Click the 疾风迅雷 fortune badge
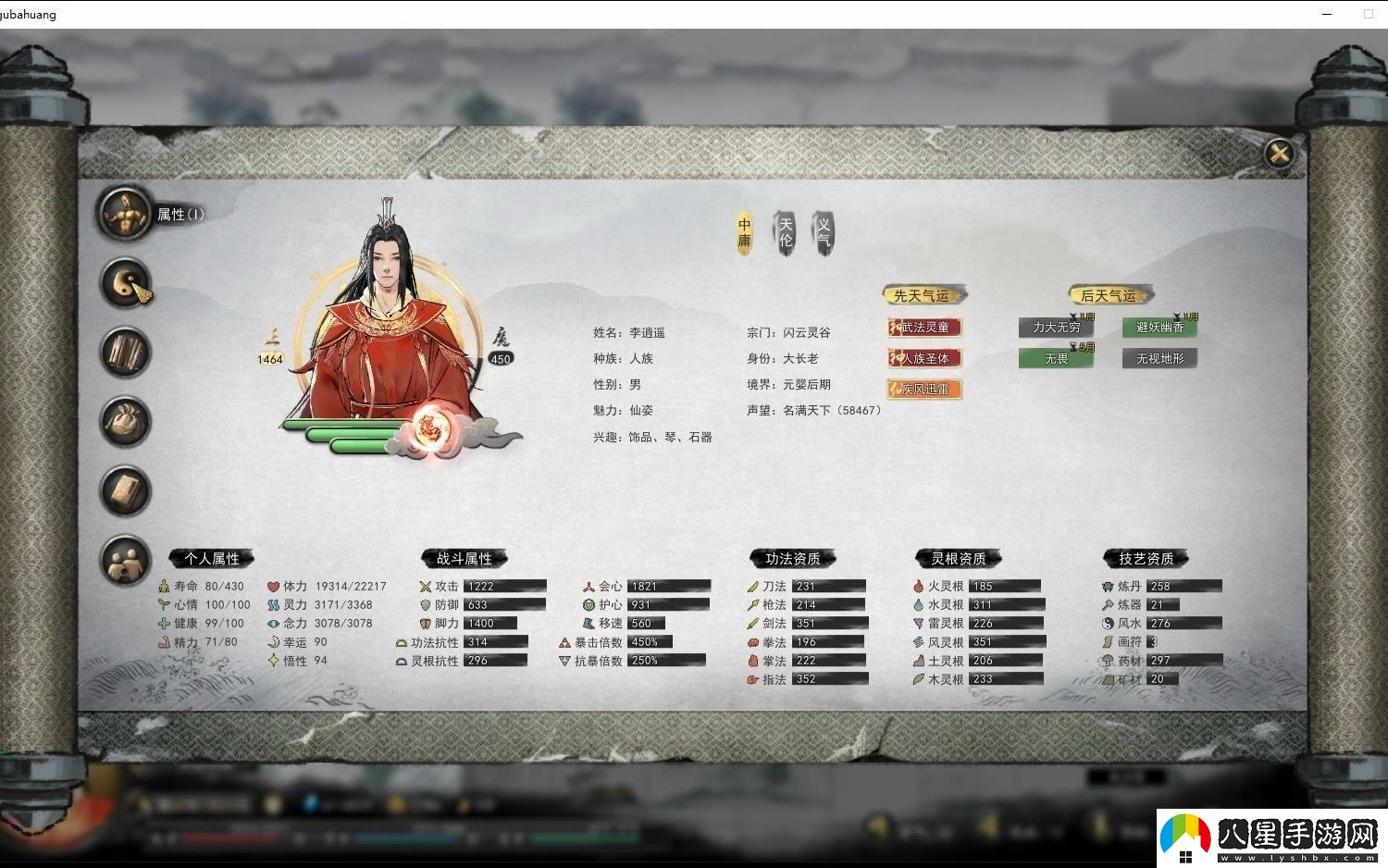 pos(923,389)
